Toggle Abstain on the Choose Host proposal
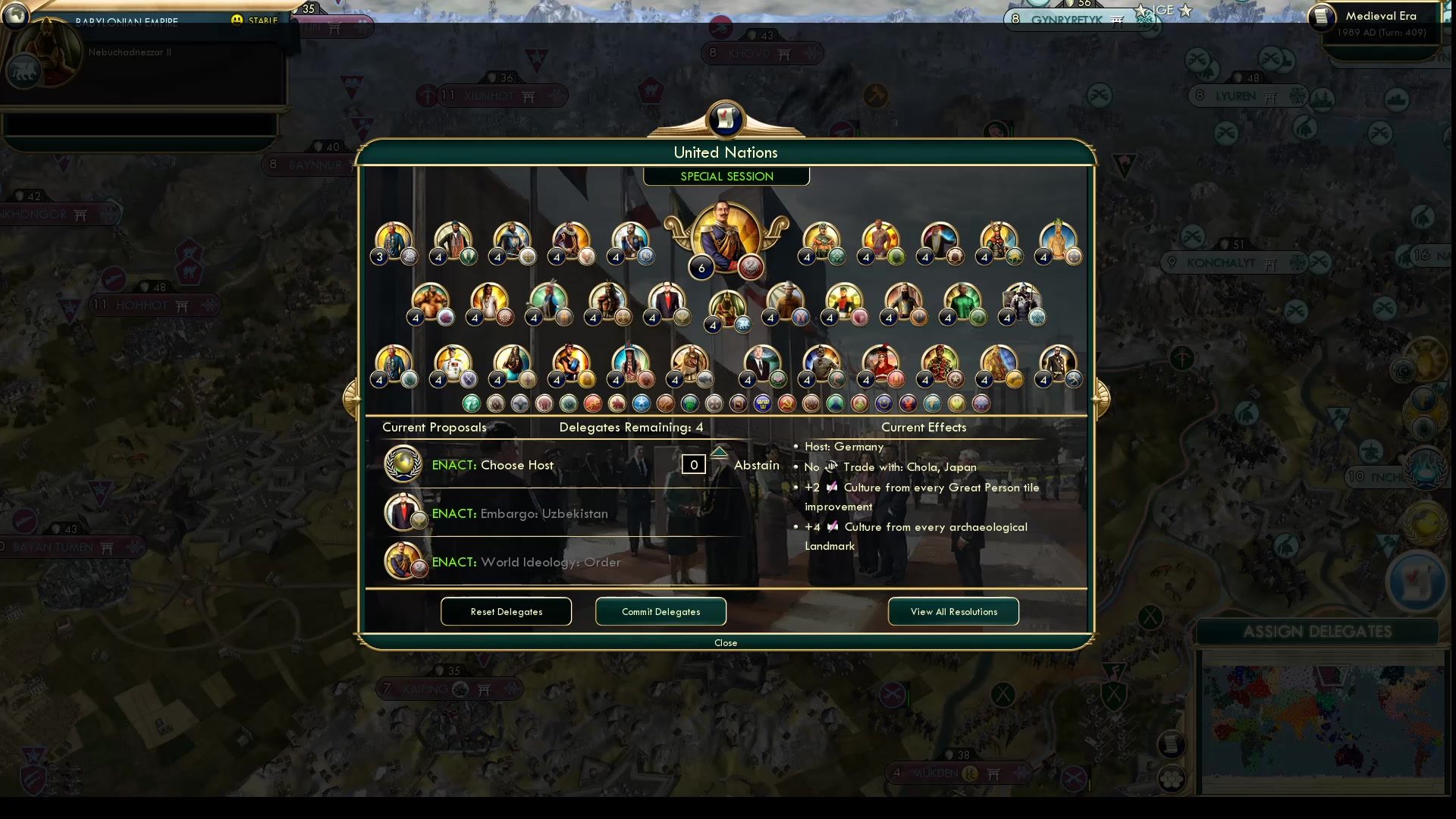This screenshot has height=819, width=1456. click(756, 465)
